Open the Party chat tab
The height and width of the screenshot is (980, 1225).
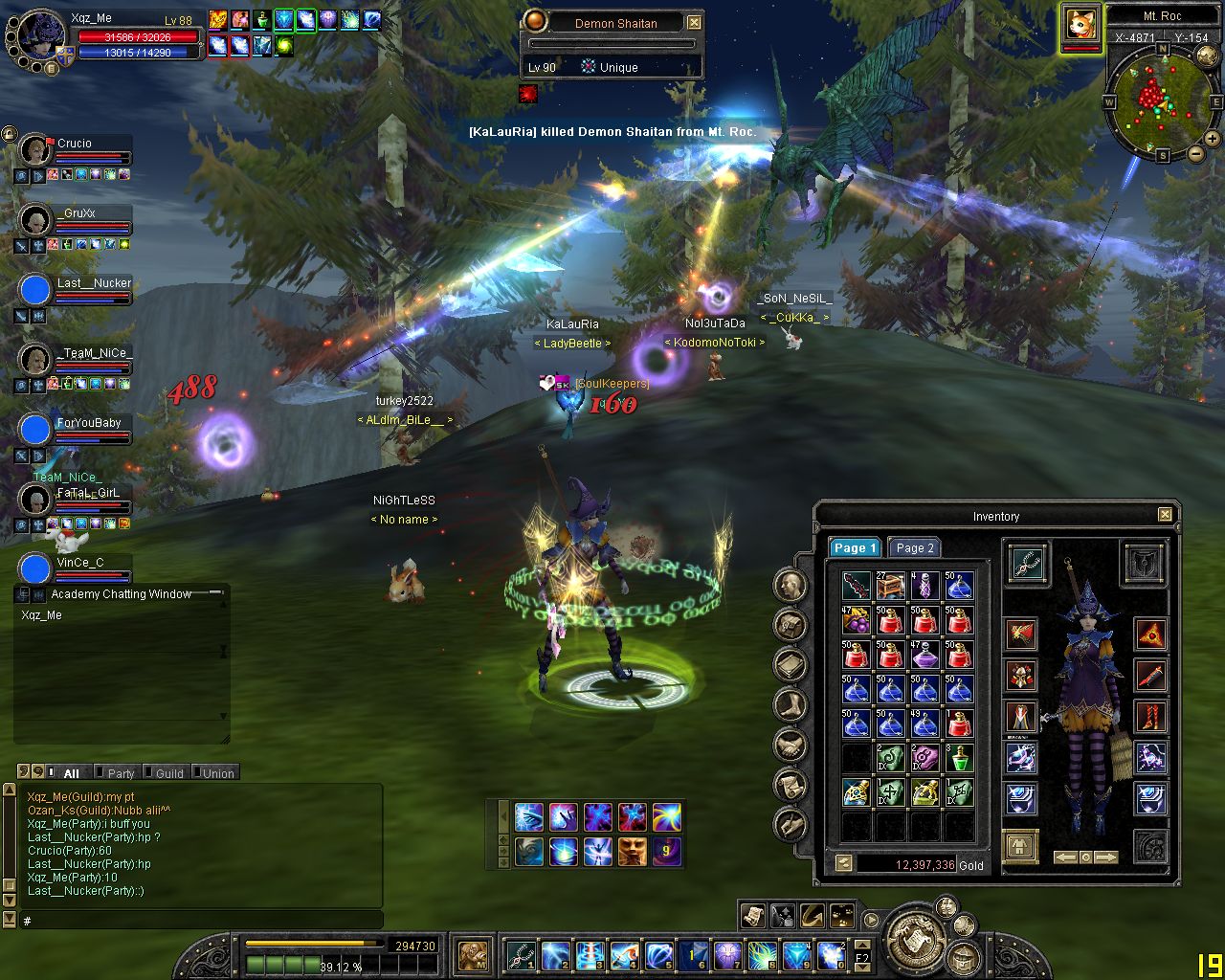tap(121, 773)
